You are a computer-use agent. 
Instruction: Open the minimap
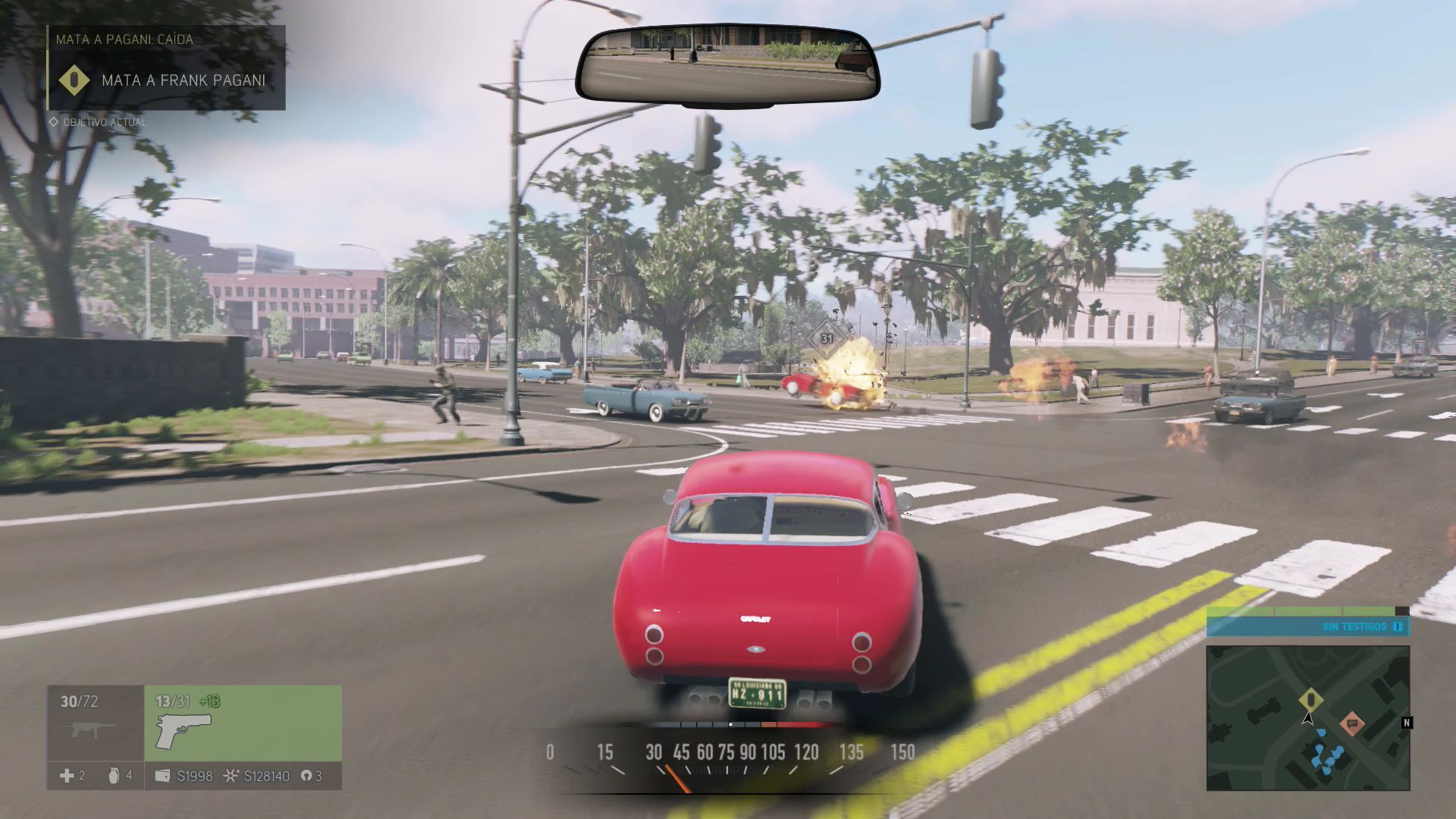coord(1307,717)
